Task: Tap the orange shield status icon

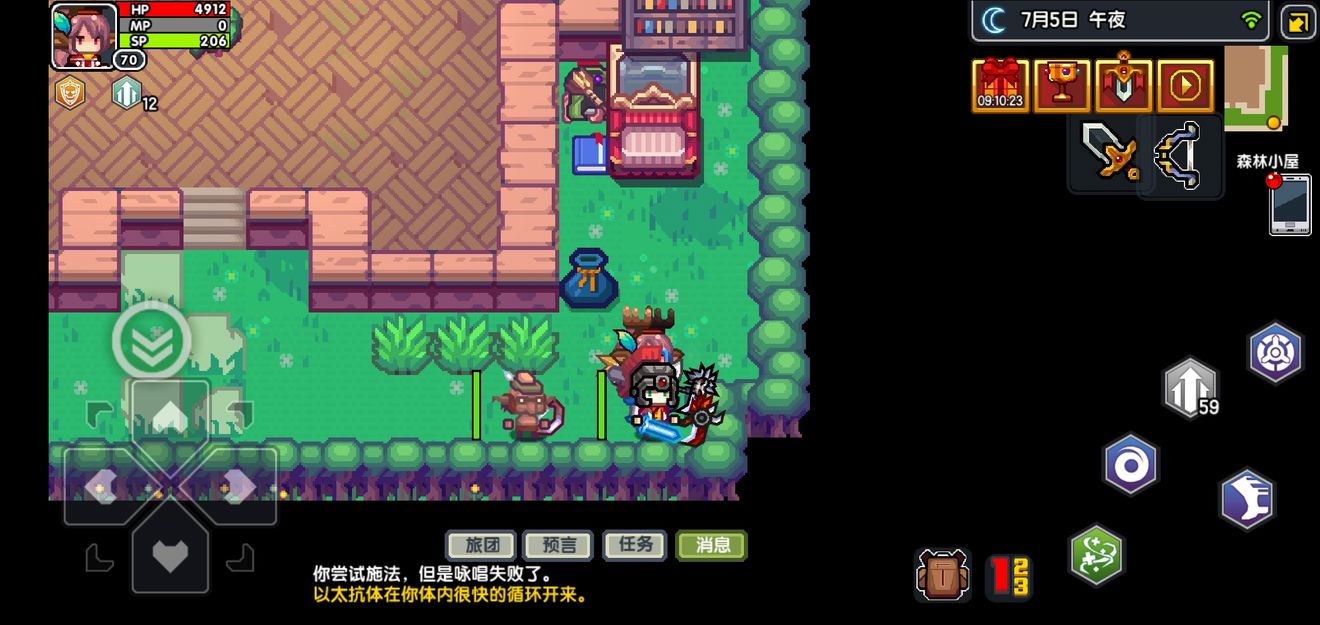Action: point(70,93)
